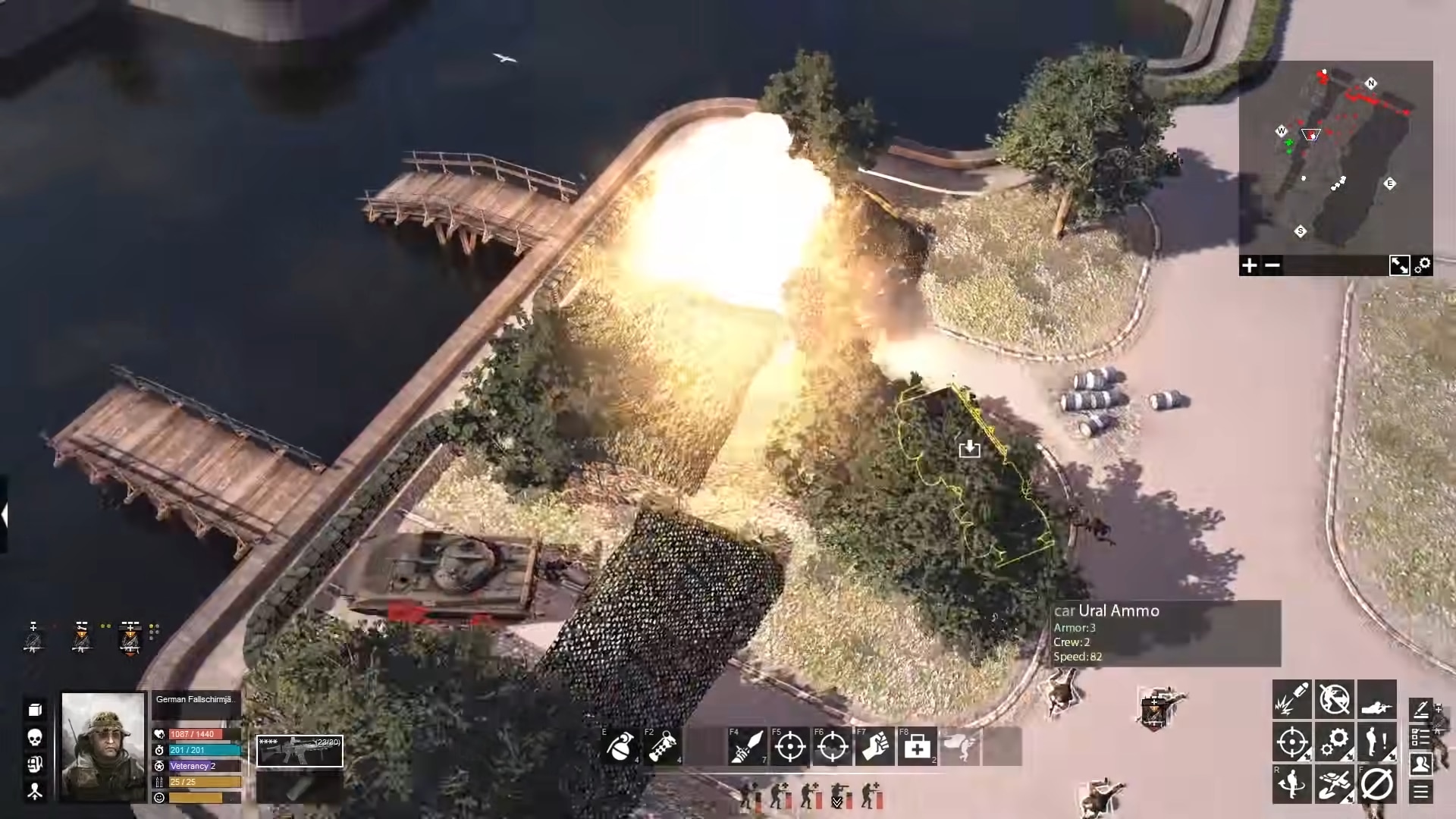Open the hamburger menu in the bottom-right corner
This screenshot has width=1456, height=819.
[1420, 789]
